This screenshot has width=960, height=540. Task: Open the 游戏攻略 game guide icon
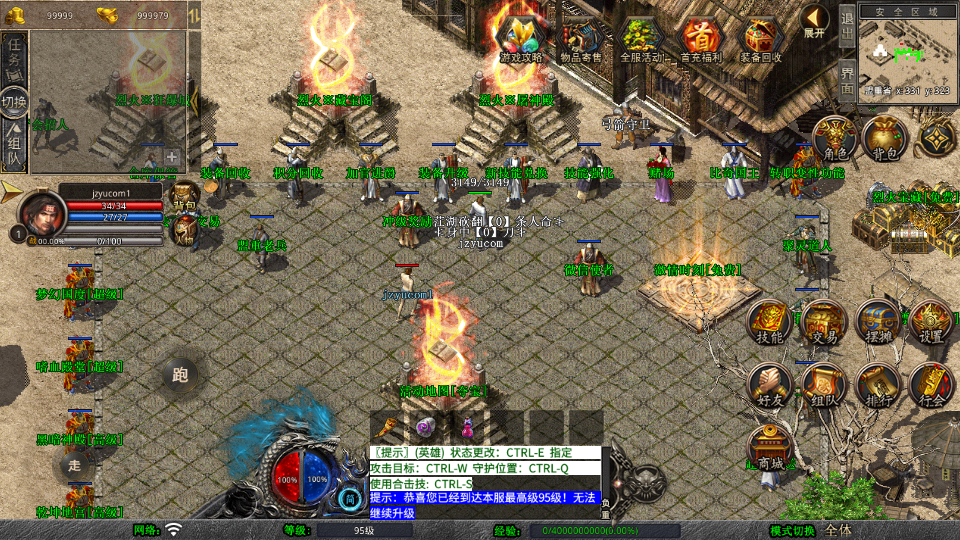[x=520, y=39]
